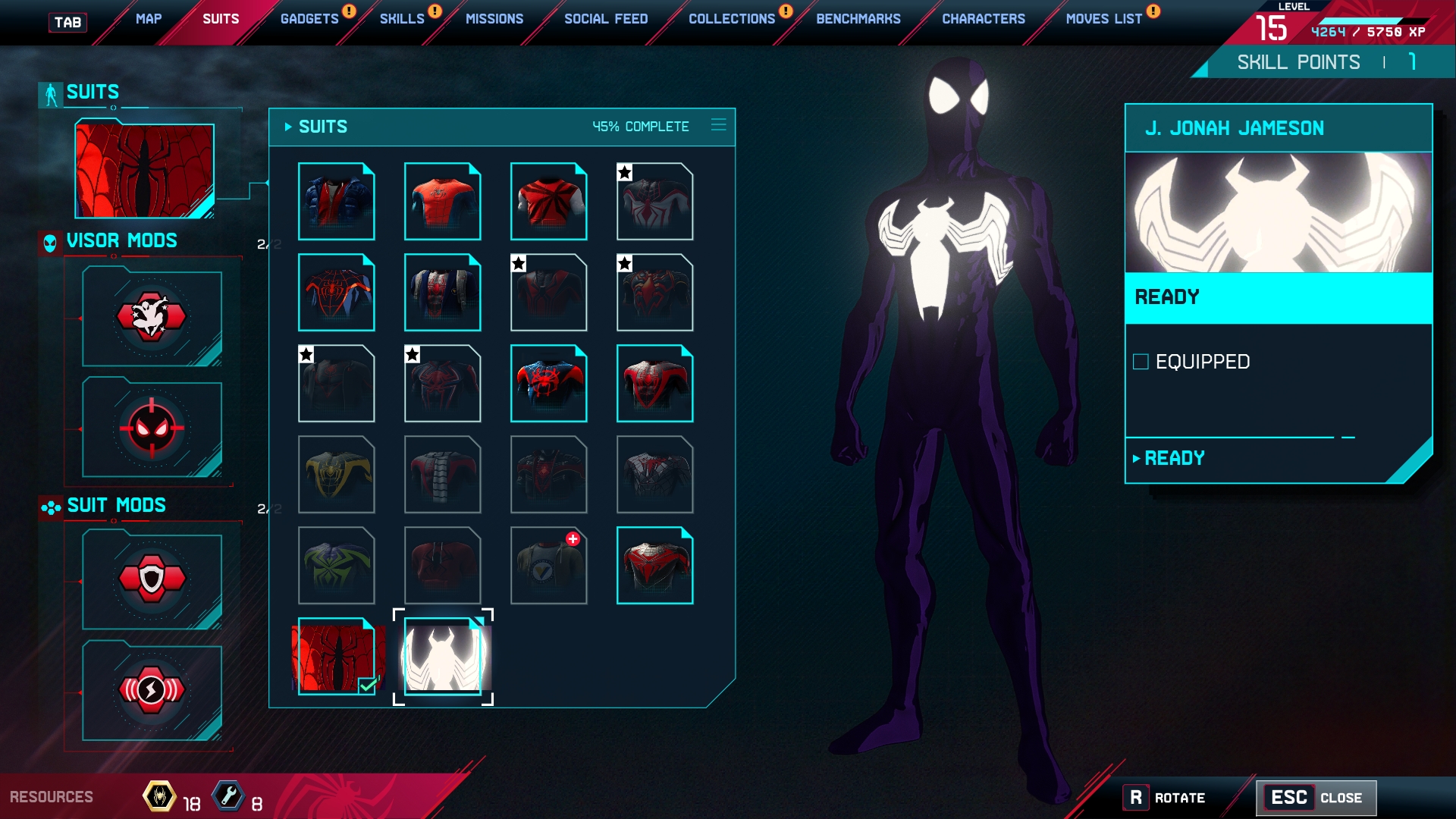
Task: Open the shield suit mod slot
Action: [152, 580]
